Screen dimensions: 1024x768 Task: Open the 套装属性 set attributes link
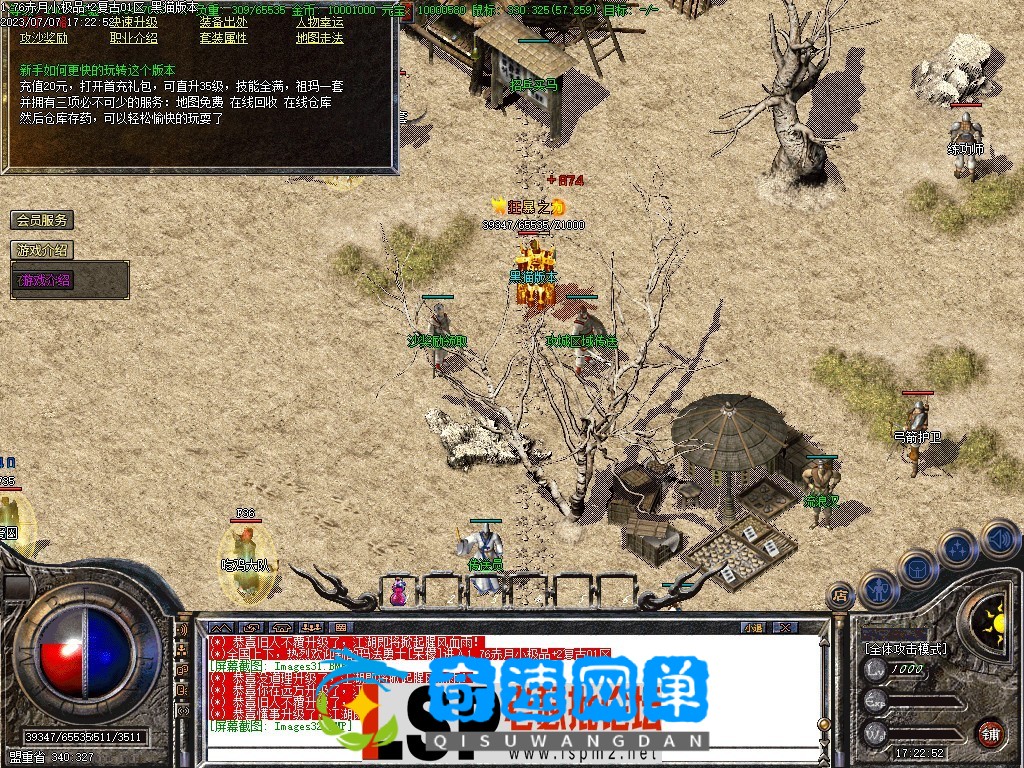click(223, 38)
